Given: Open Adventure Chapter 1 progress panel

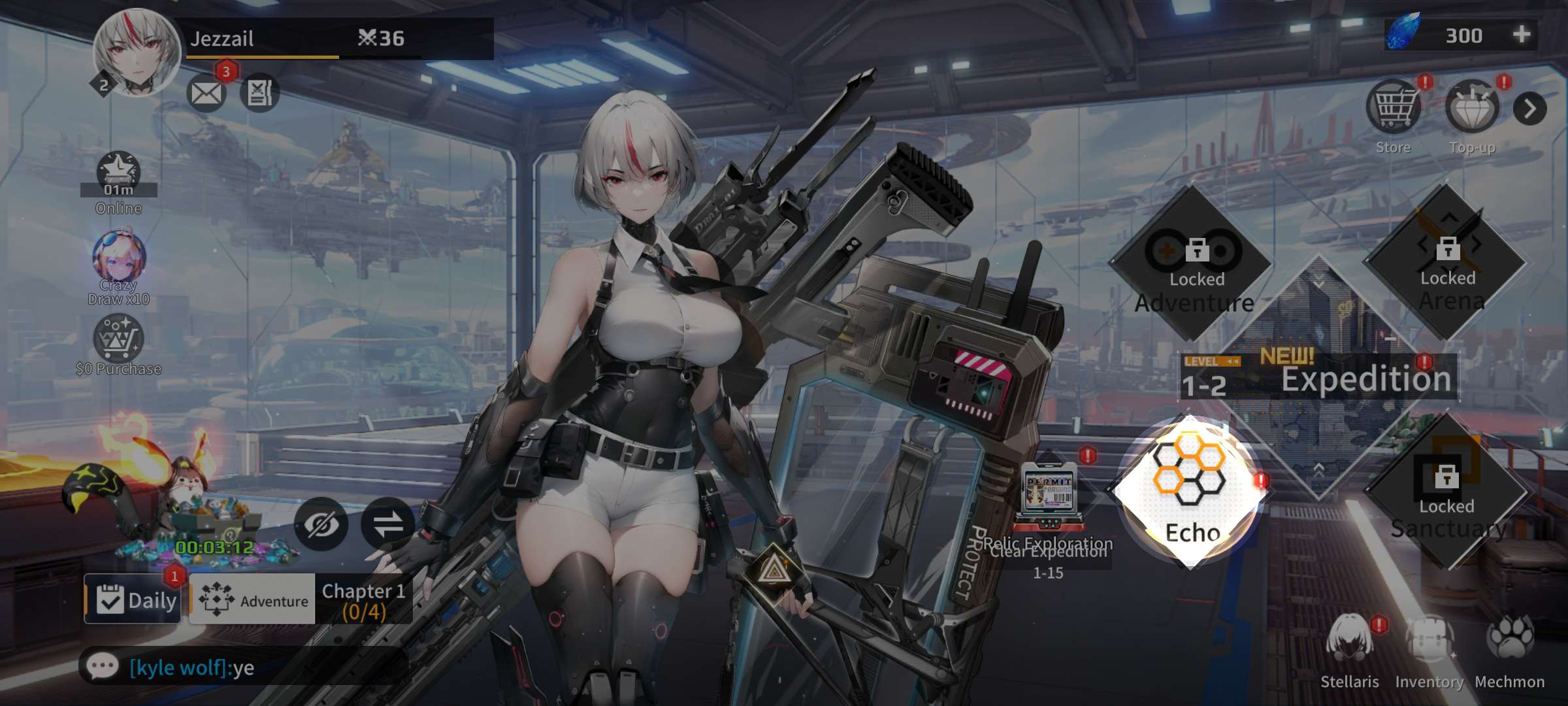Looking at the screenshot, I should click(301, 599).
